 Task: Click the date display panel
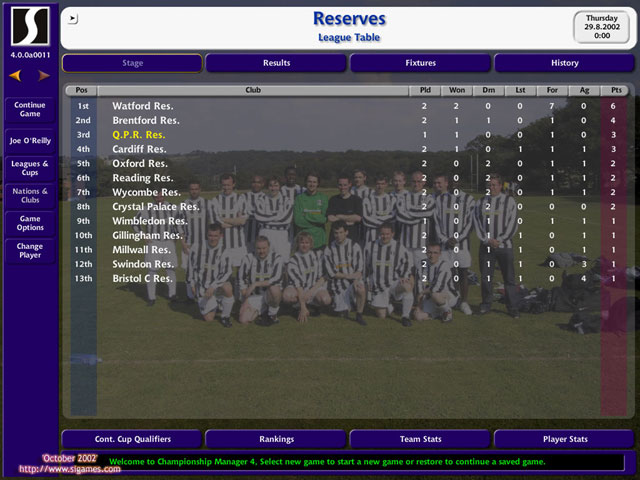click(x=601, y=28)
